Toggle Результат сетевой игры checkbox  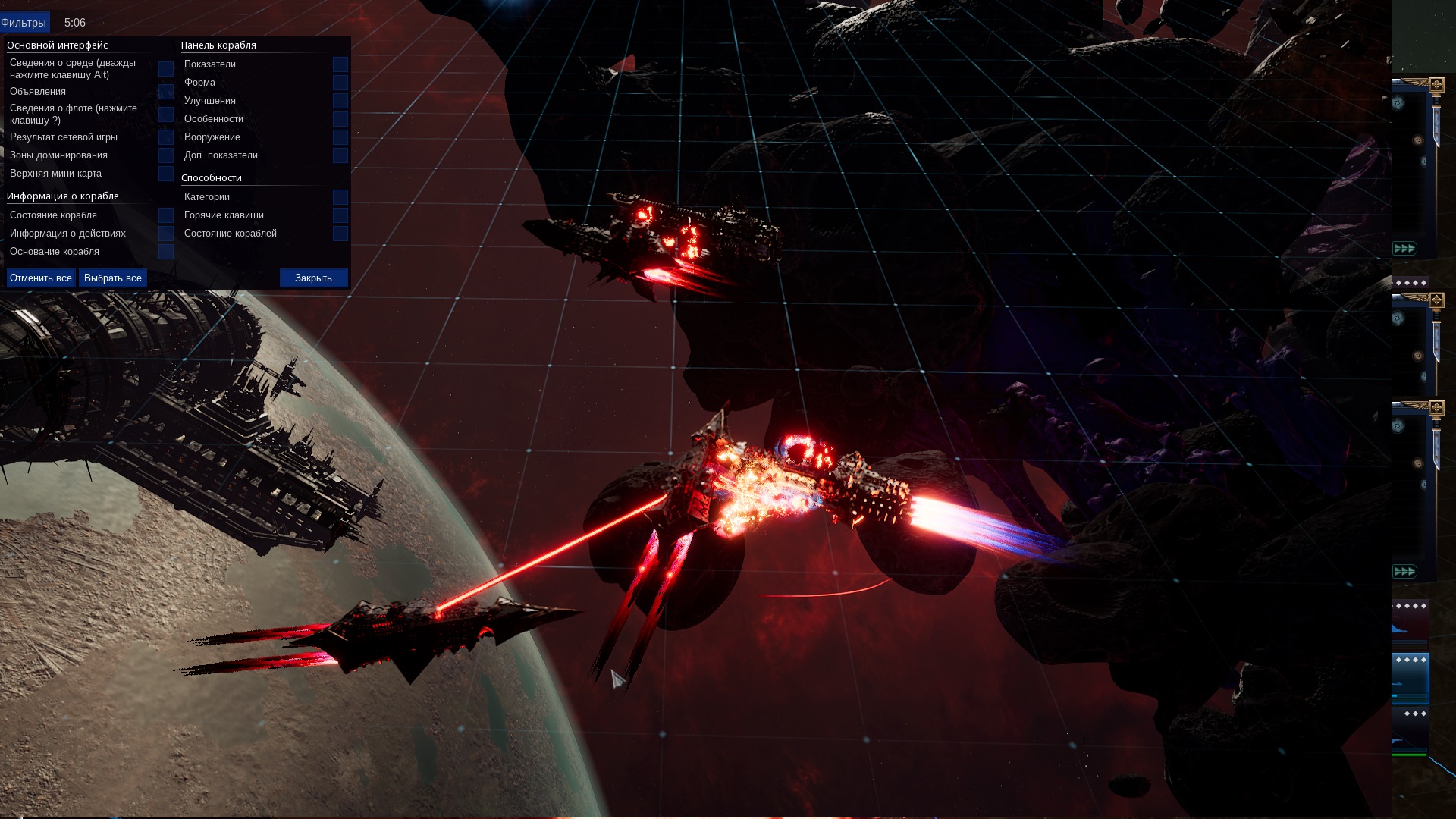166,137
